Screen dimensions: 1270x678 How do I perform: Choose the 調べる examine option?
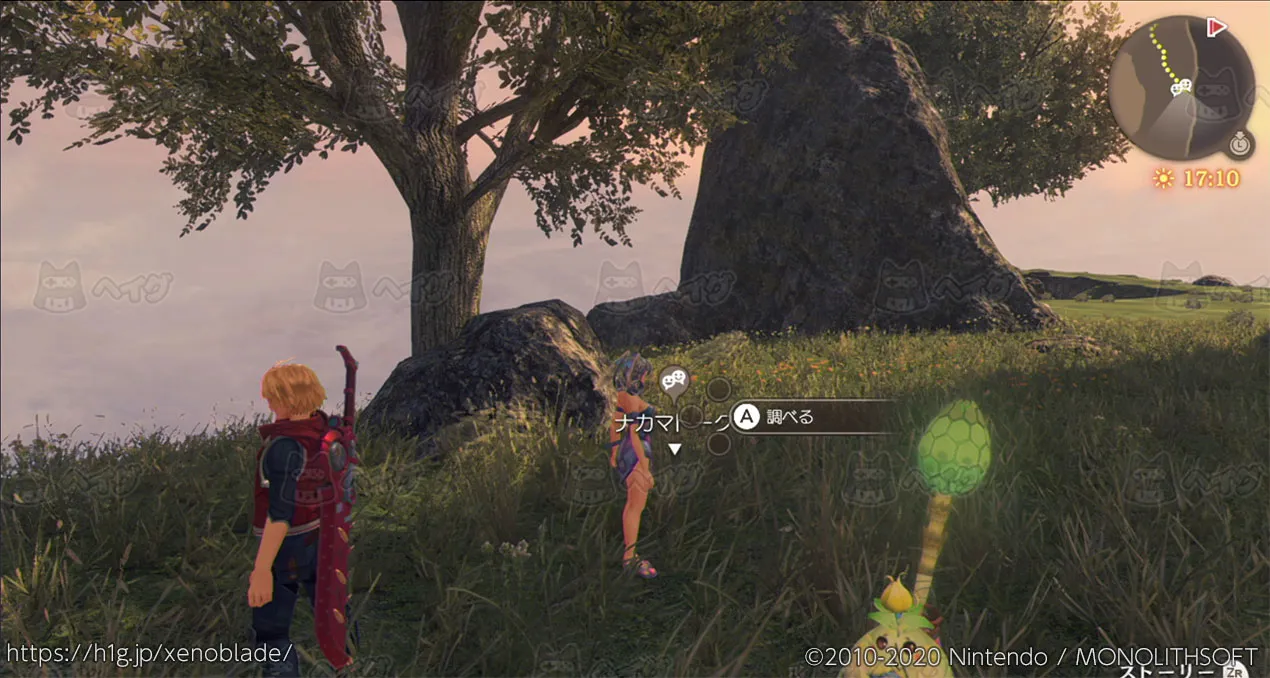tap(790, 417)
